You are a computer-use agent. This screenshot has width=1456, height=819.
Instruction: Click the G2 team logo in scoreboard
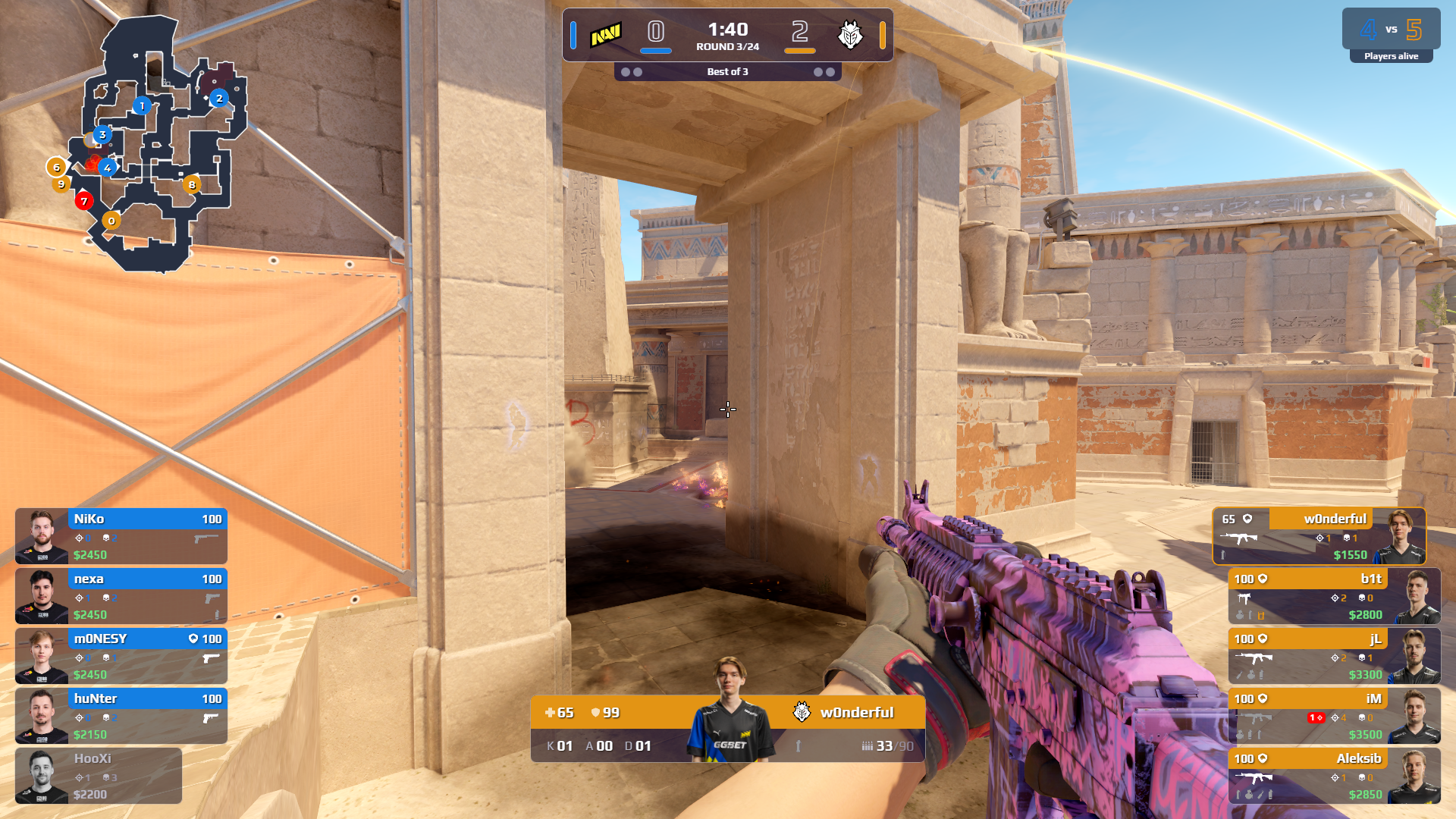[850, 34]
